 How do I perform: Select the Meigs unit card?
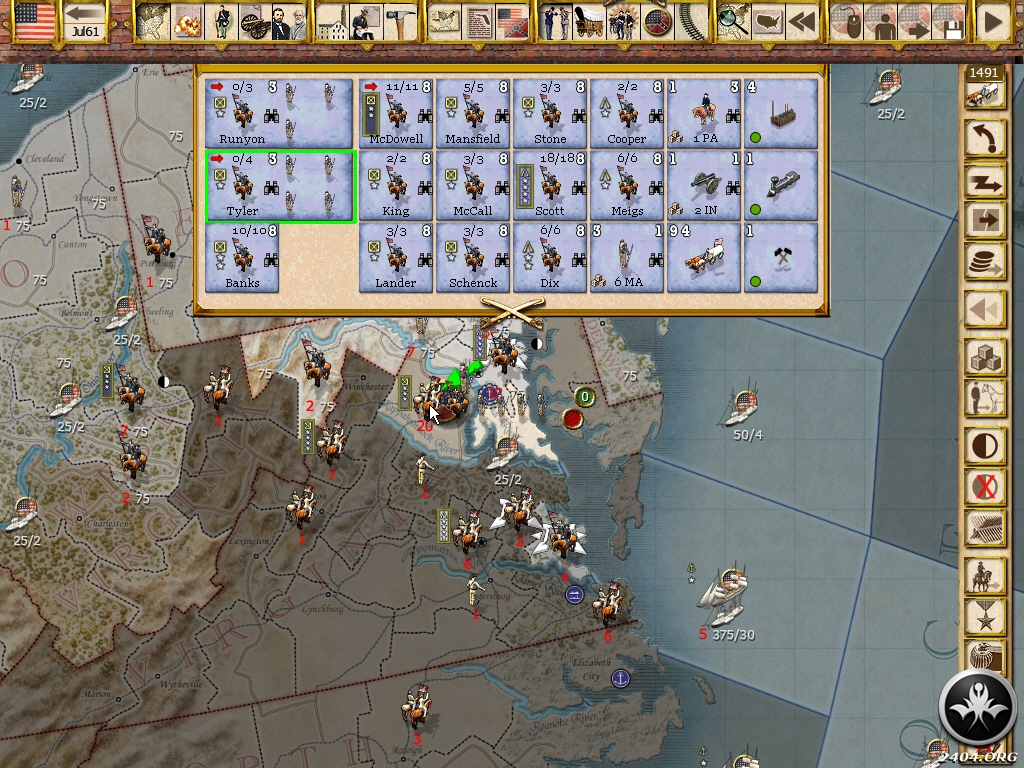click(627, 186)
